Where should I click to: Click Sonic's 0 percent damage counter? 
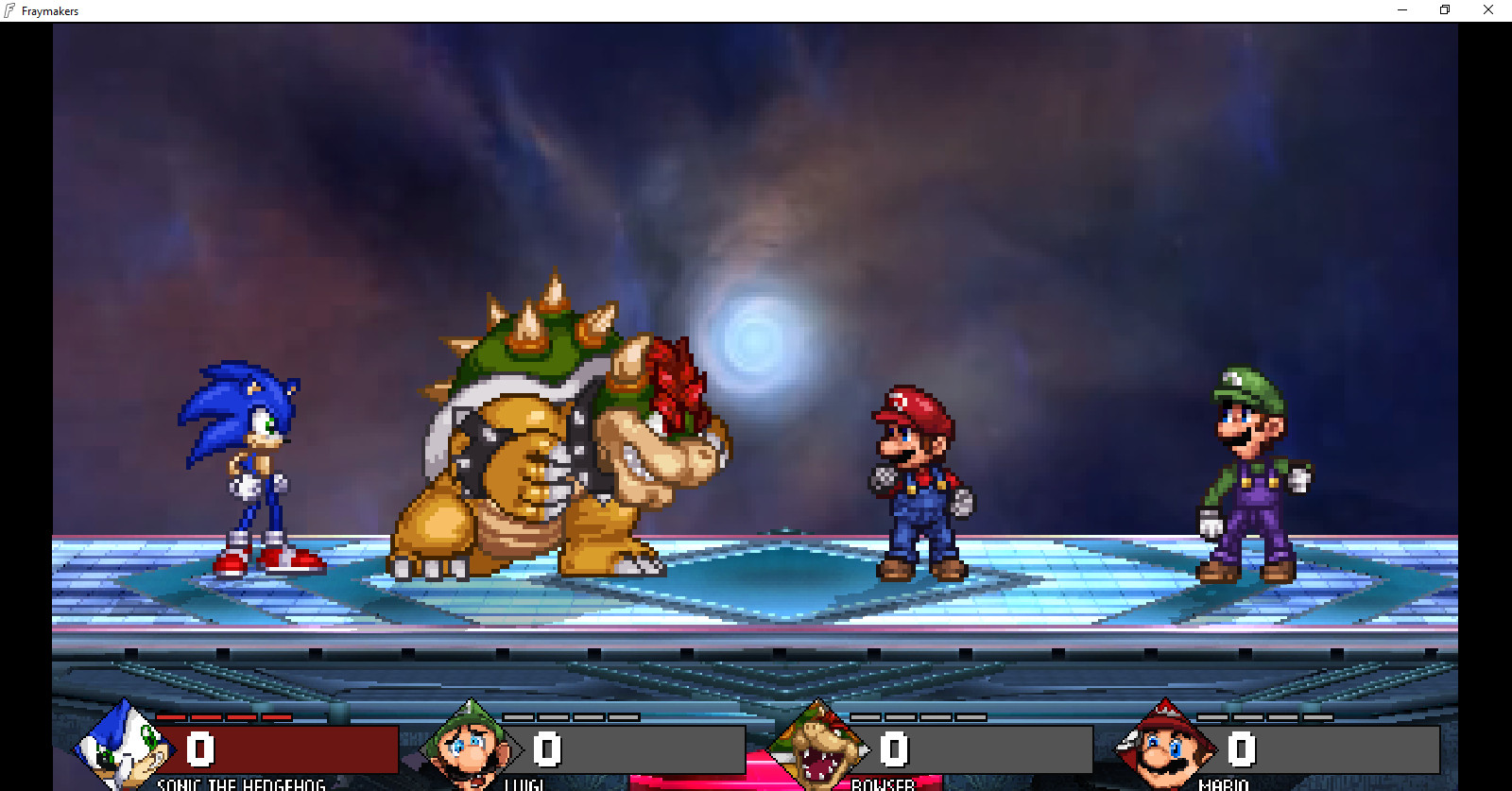click(198, 748)
